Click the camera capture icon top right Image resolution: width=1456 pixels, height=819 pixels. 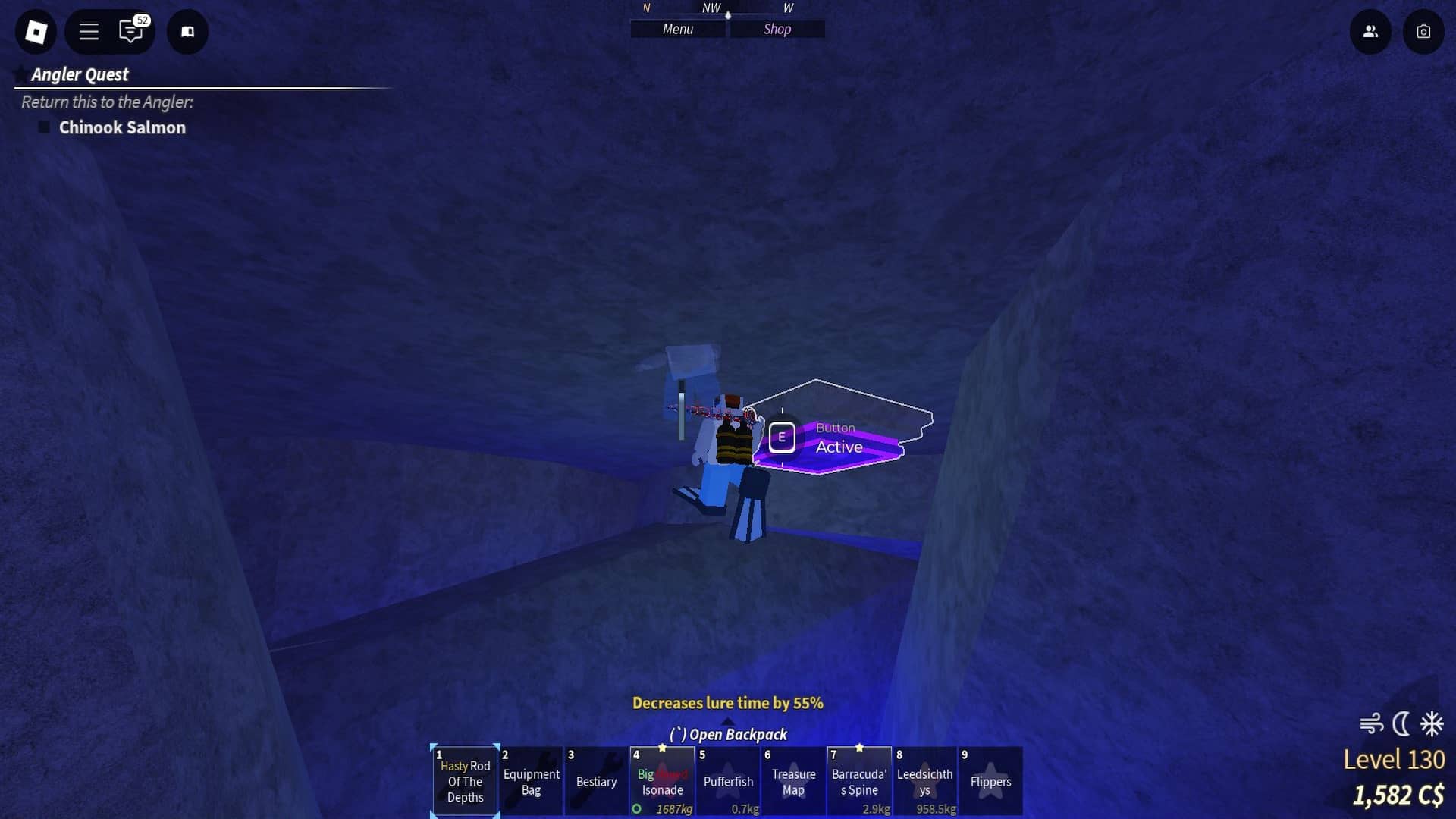(x=1423, y=32)
